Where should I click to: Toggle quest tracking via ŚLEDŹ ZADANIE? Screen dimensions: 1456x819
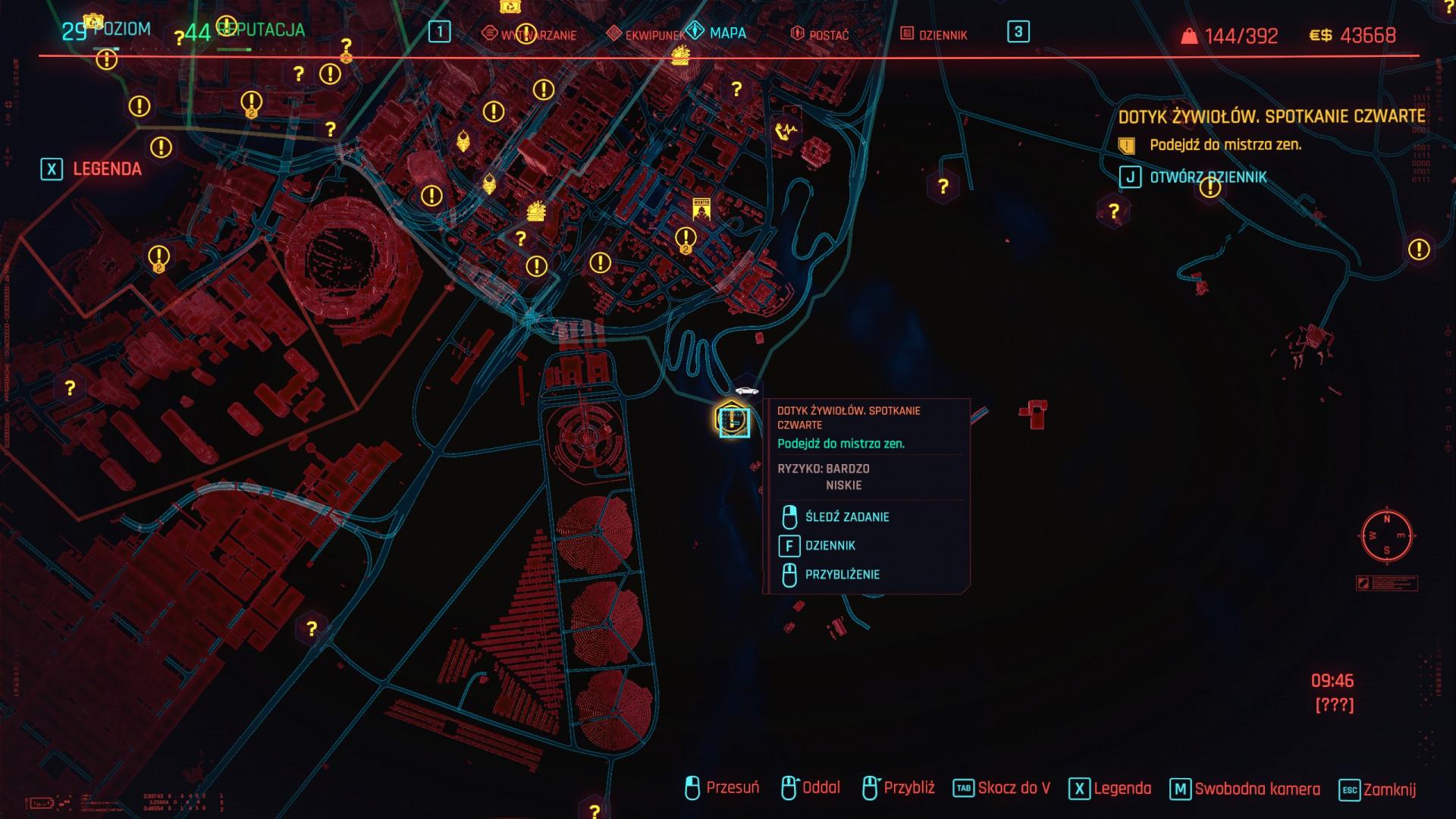tap(849, 516)
